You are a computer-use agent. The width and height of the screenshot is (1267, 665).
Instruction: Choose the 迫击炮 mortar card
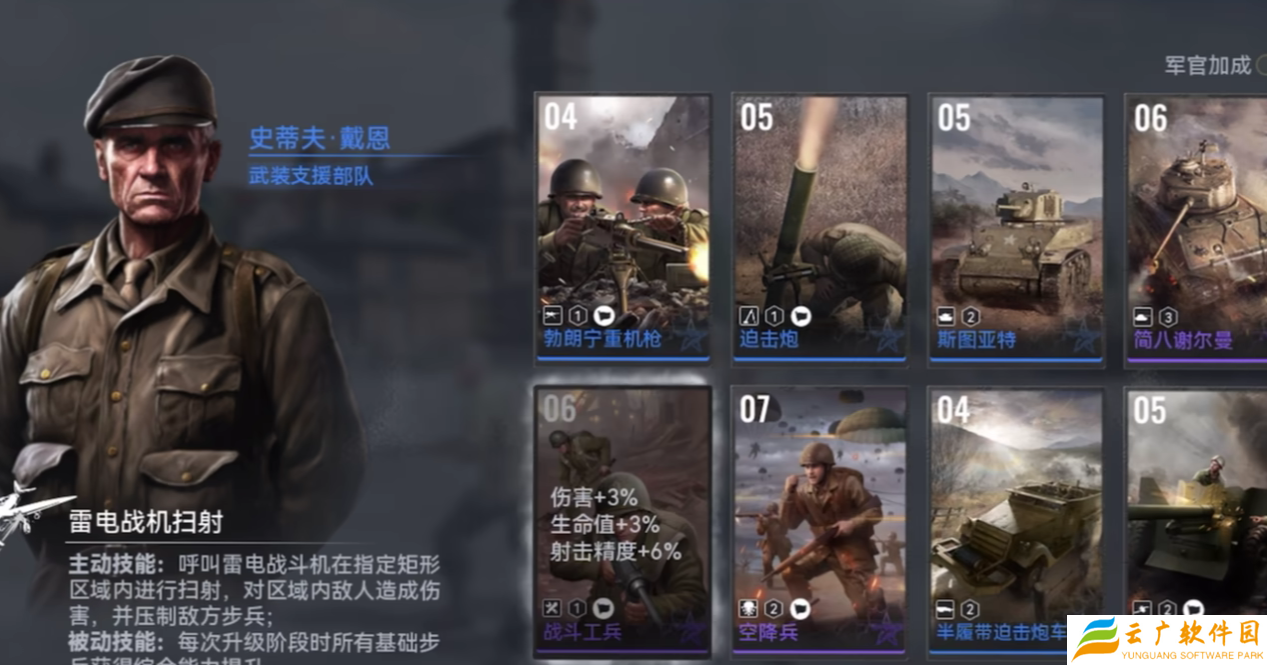point(820,227)
